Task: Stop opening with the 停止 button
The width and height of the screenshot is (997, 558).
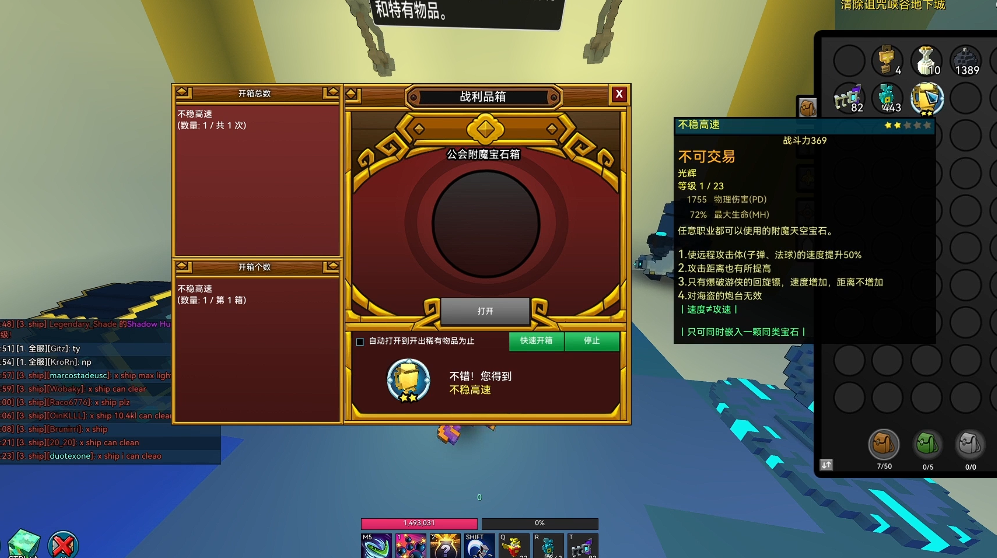Action: tap(591, 341)
